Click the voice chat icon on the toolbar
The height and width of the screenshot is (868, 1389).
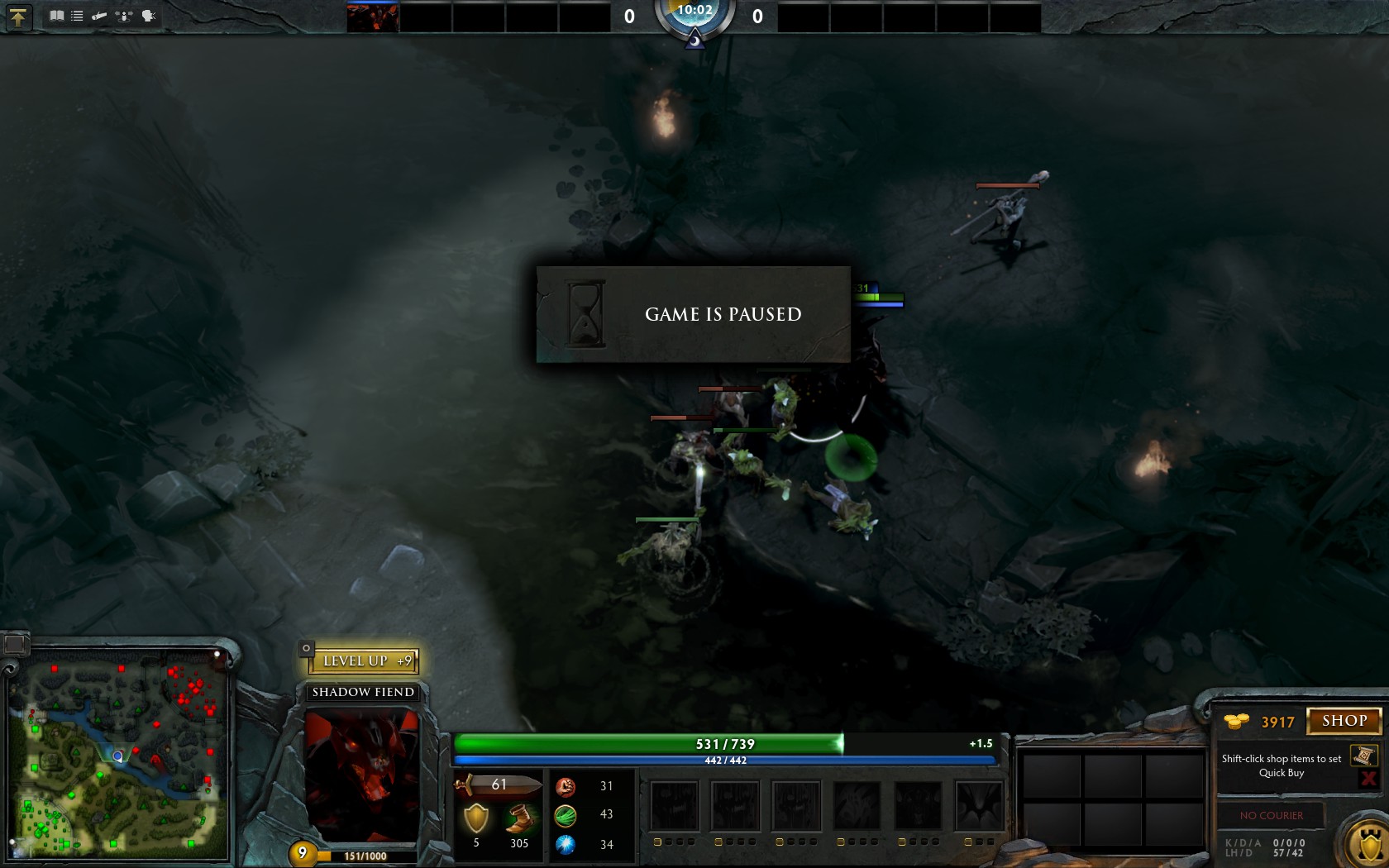tap(148, 15)
